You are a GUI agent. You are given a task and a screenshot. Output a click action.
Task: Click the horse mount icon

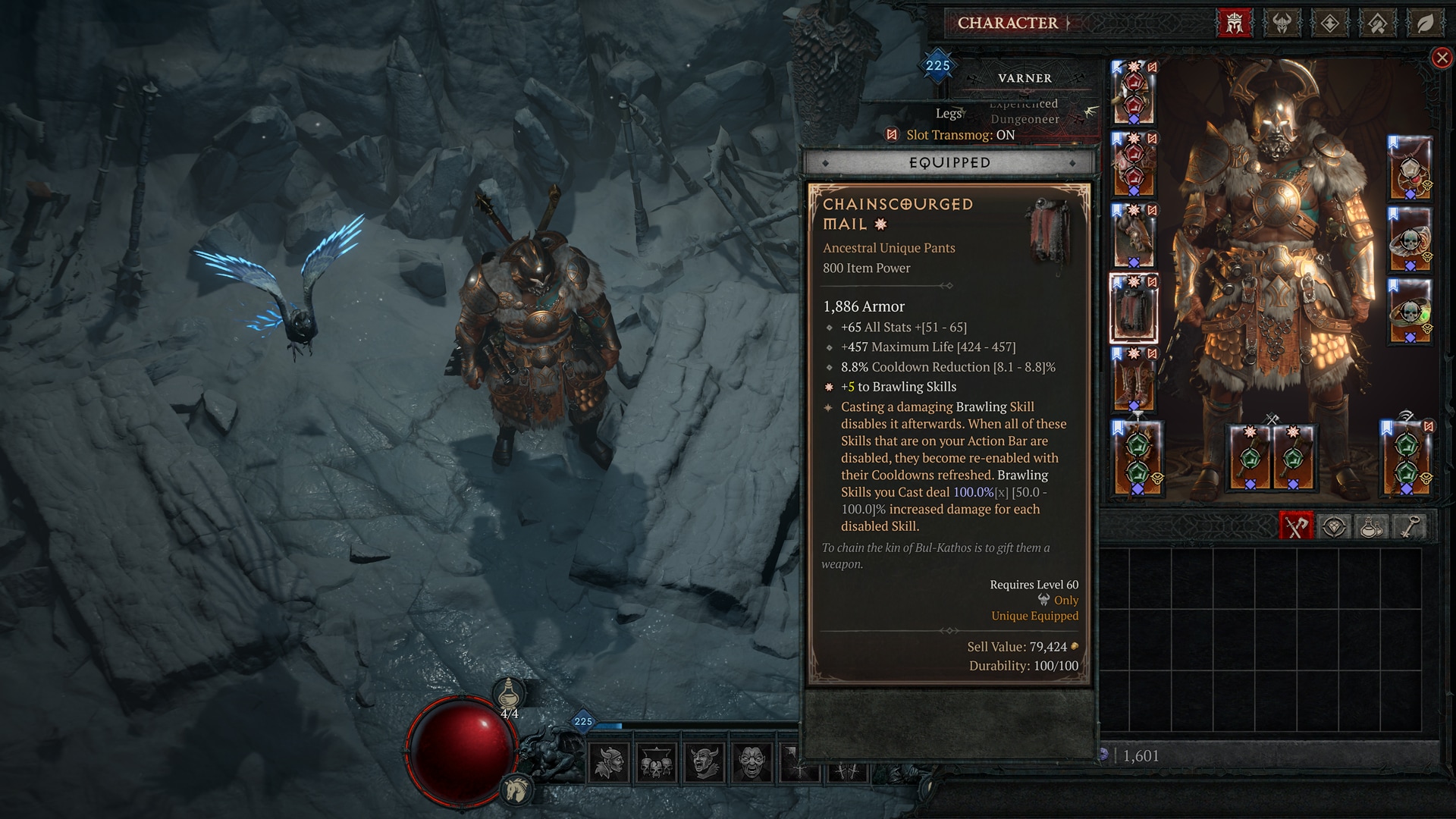click(x=517, y=790)
